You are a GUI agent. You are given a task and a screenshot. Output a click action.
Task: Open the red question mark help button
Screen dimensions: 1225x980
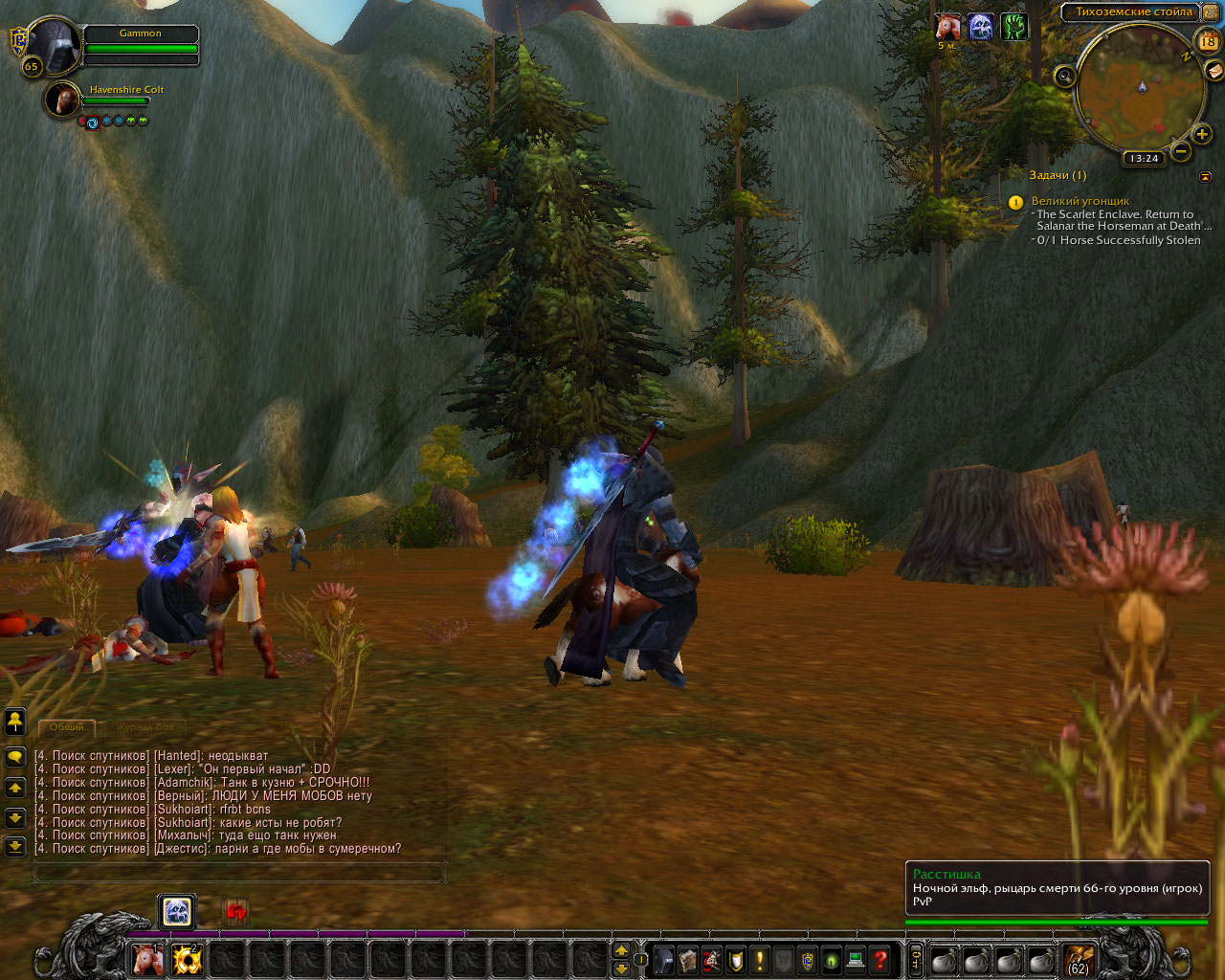[x=880, y=959]
